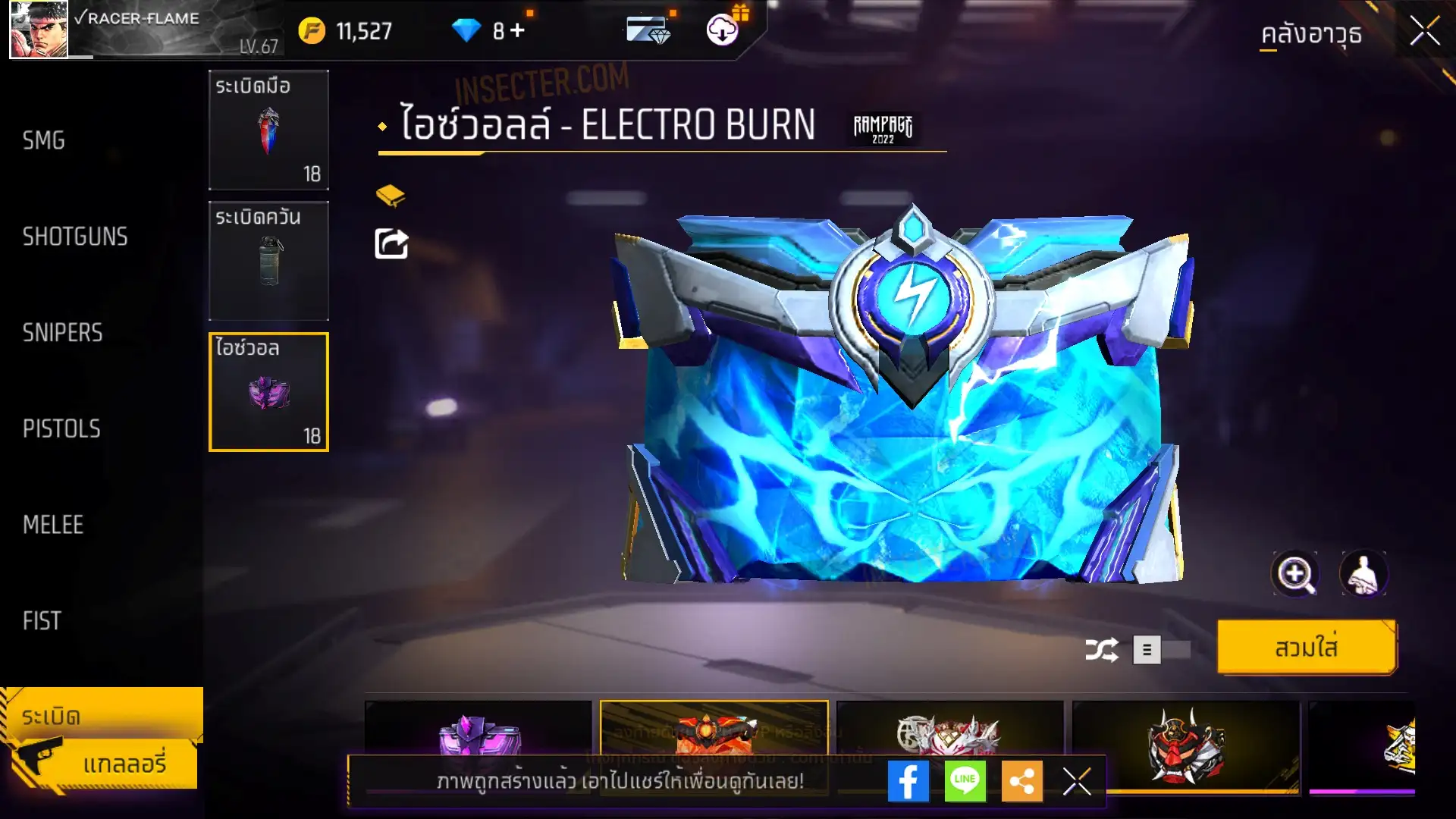Equip the skin with the yellow สวมใส่ button
Image resolution: width=1456 pixels, height=819 pixels.
[1306, 648]
